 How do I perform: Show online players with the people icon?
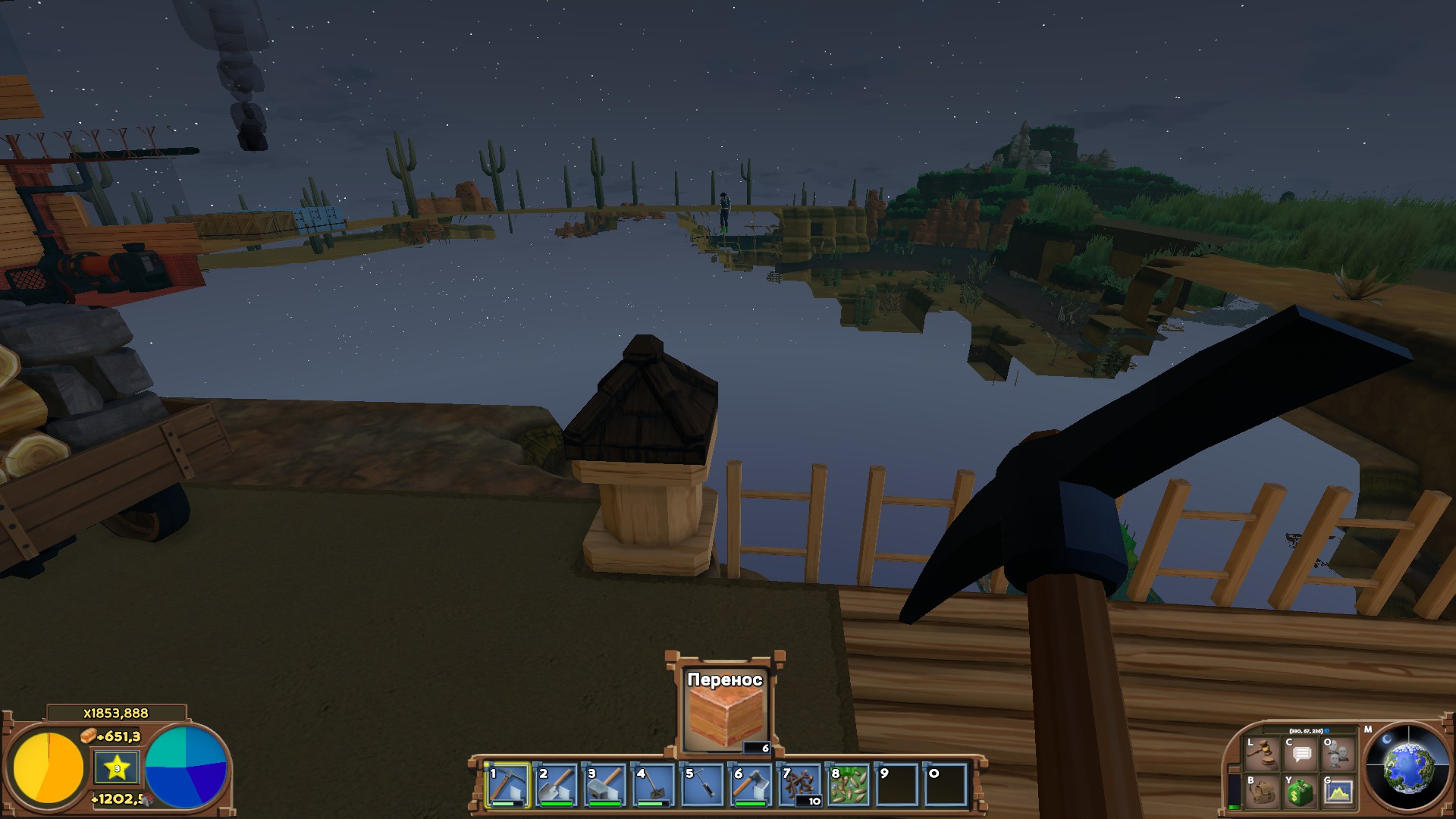(1338, 755)
